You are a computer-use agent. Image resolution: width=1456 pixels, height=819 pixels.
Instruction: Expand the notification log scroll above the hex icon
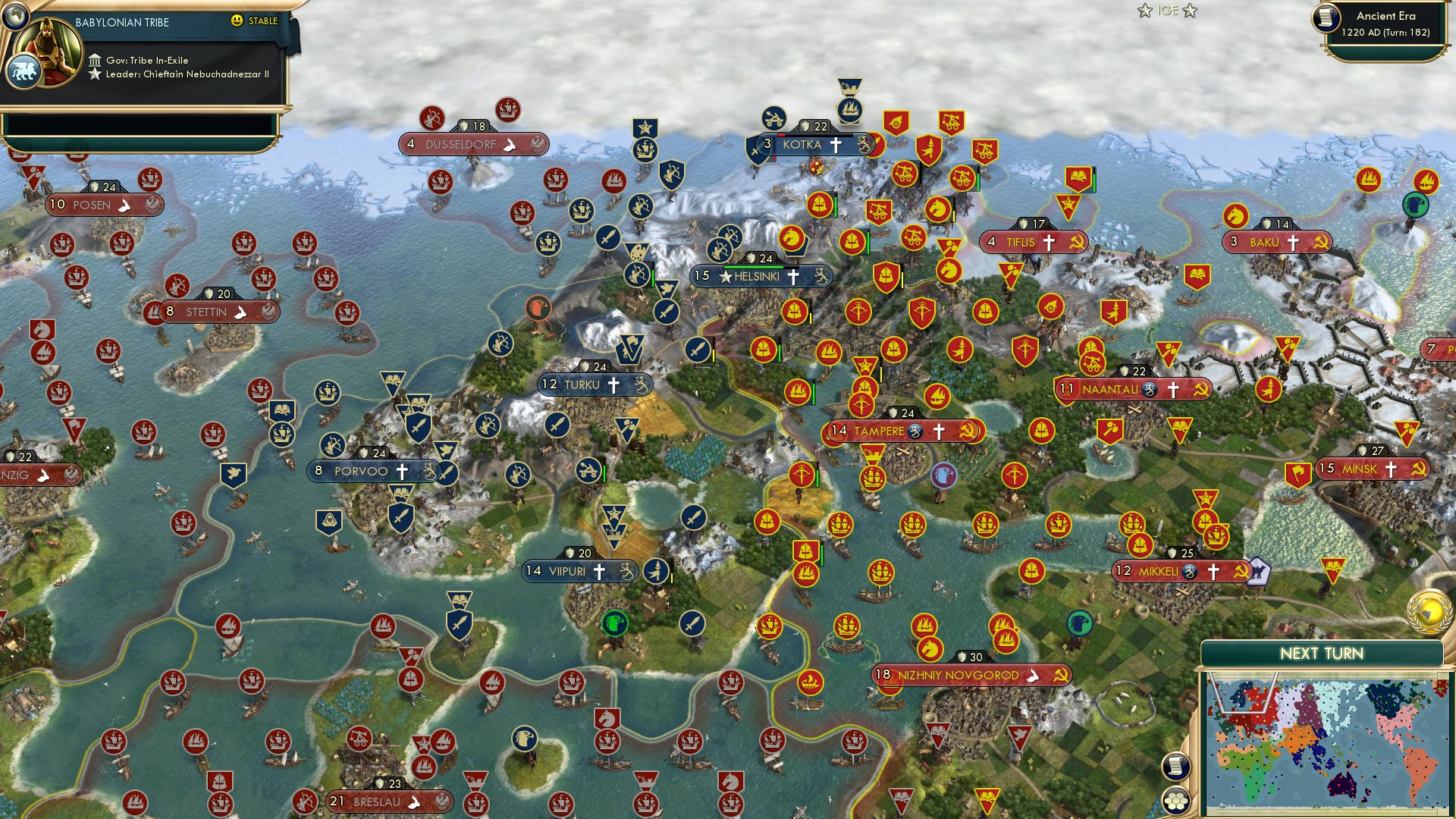point(1176,766)
